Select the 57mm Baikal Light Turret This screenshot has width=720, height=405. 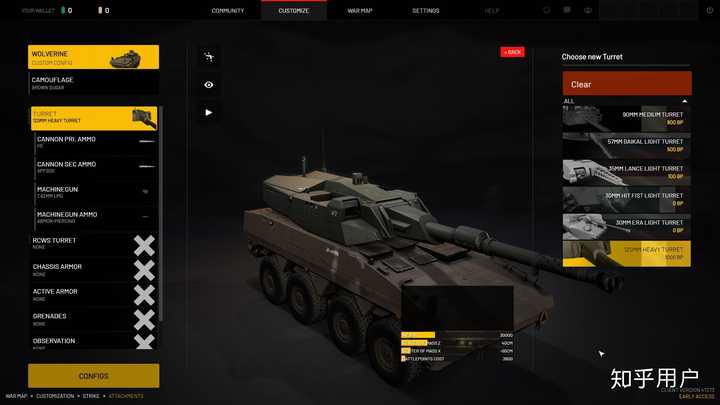pos(626,145)
